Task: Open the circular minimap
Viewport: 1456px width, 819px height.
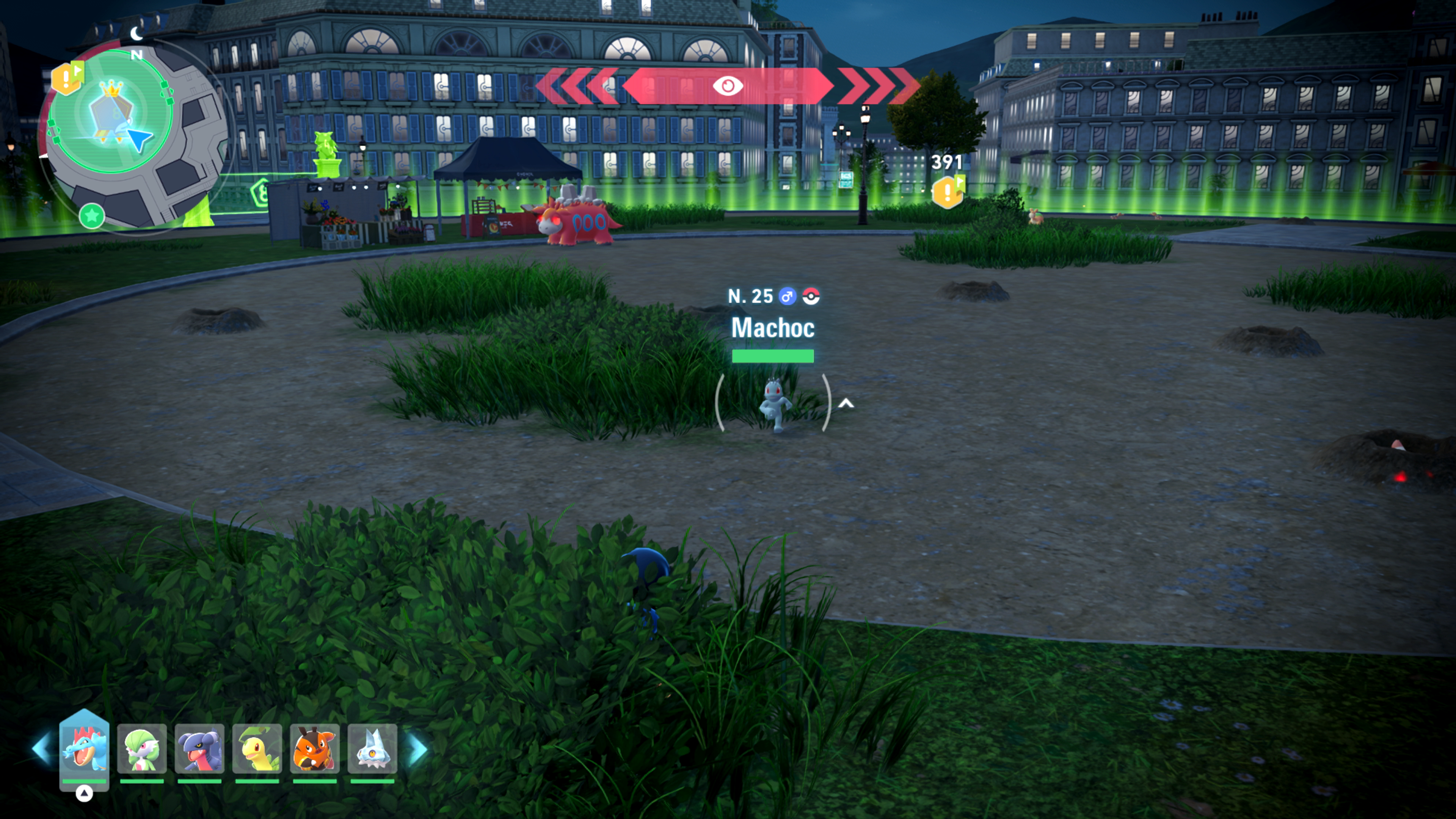Action: (x=136, y=136)
